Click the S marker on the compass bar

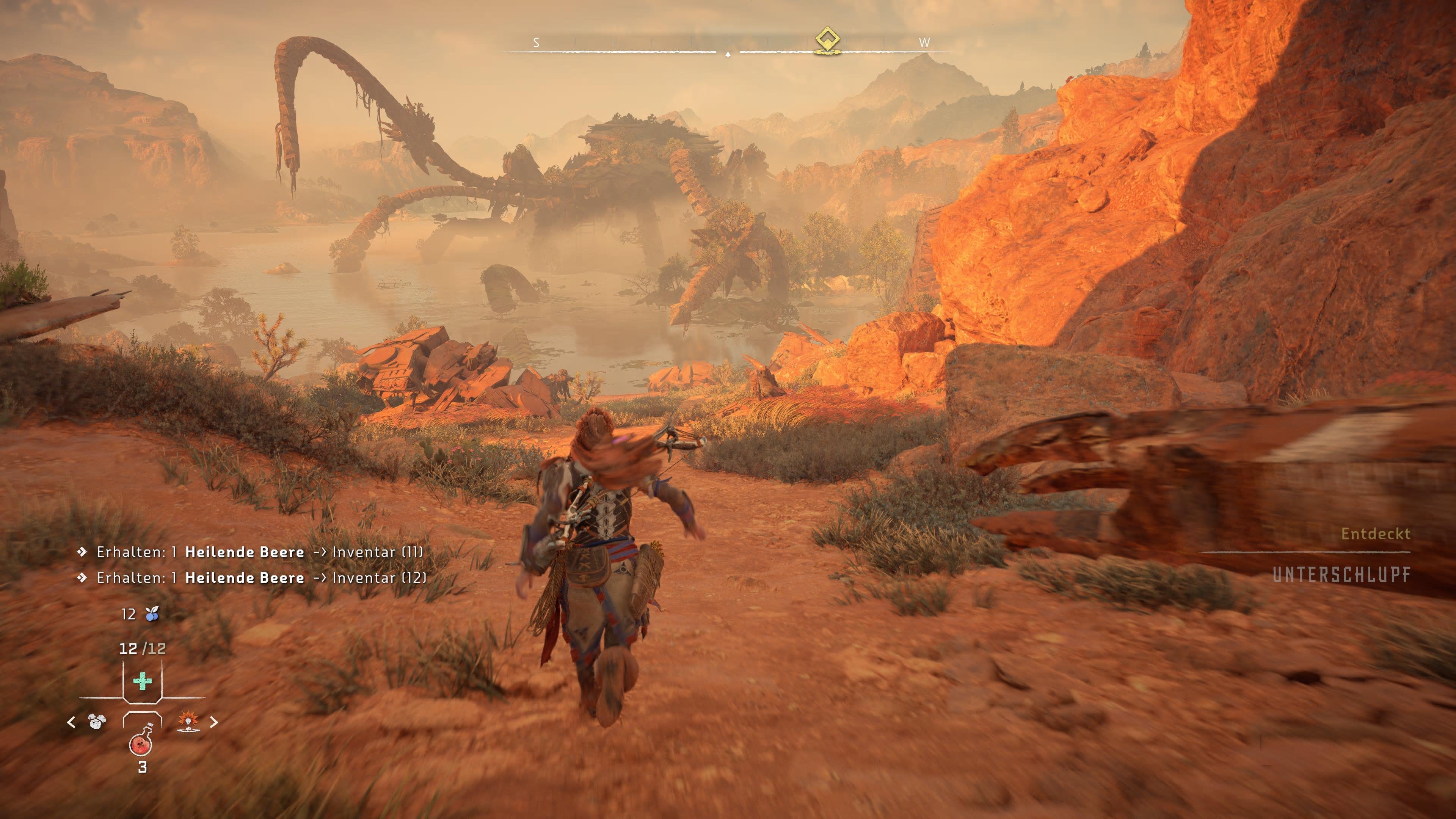pyautogui.click(x=537, y=43)
